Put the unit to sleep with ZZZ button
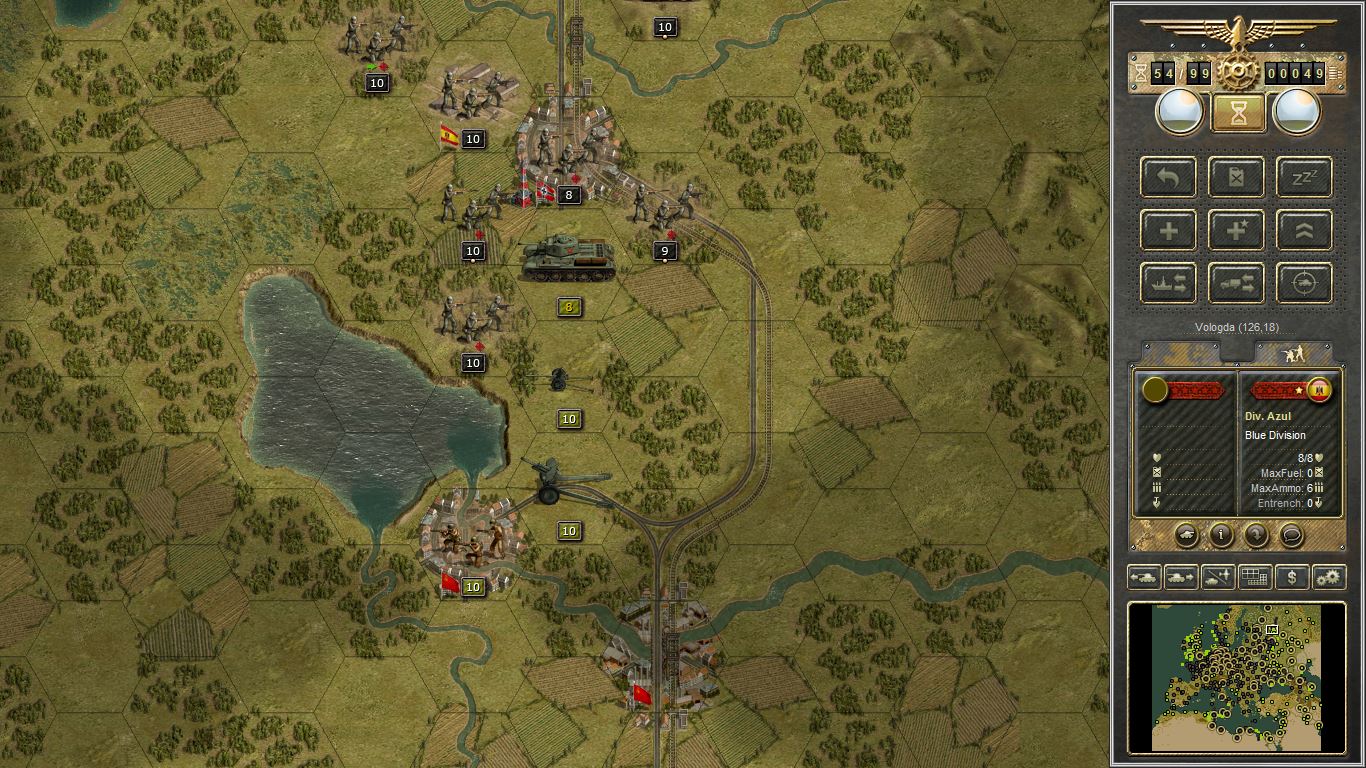Viewport: 1366px width, 768px height. [1305, 177]
